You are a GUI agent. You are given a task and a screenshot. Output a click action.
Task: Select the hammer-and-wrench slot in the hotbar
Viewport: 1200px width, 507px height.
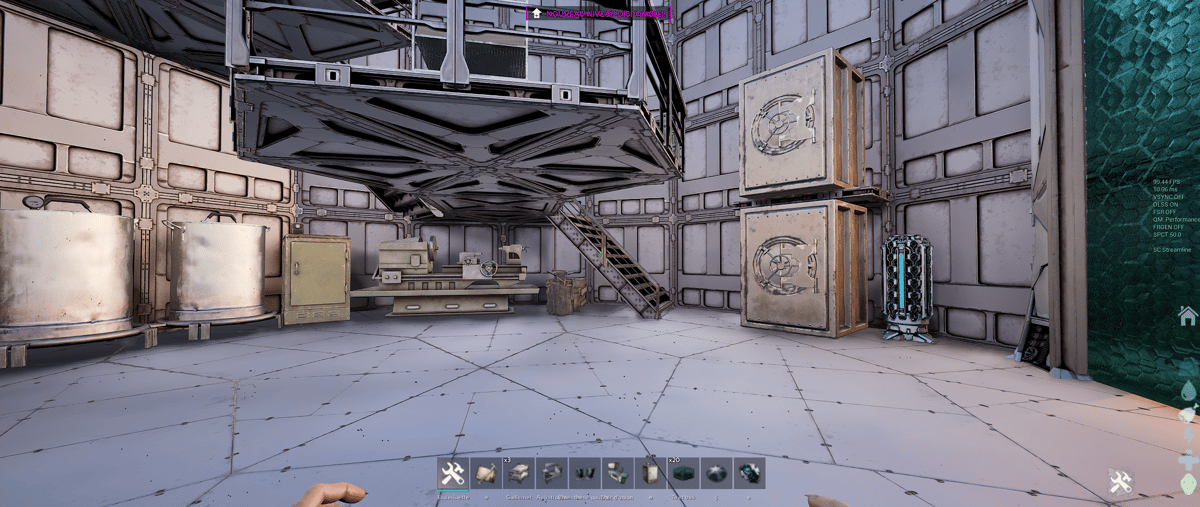coord(452,473)
